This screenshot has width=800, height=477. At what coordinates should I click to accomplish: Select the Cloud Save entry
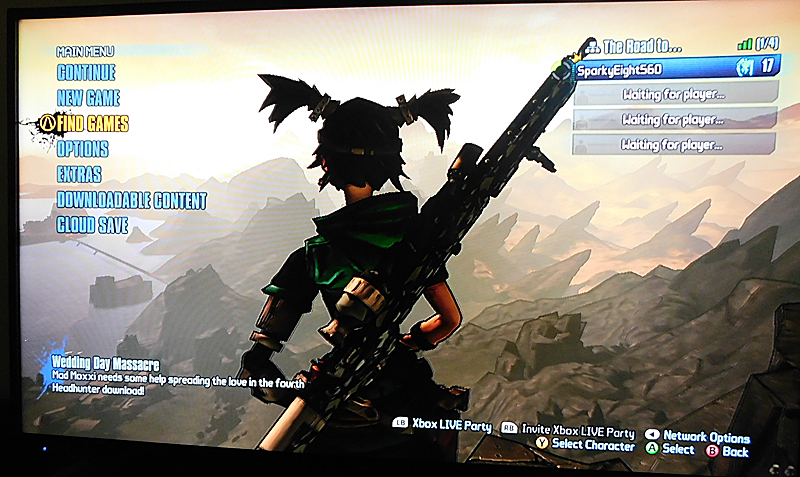[92, 226]
